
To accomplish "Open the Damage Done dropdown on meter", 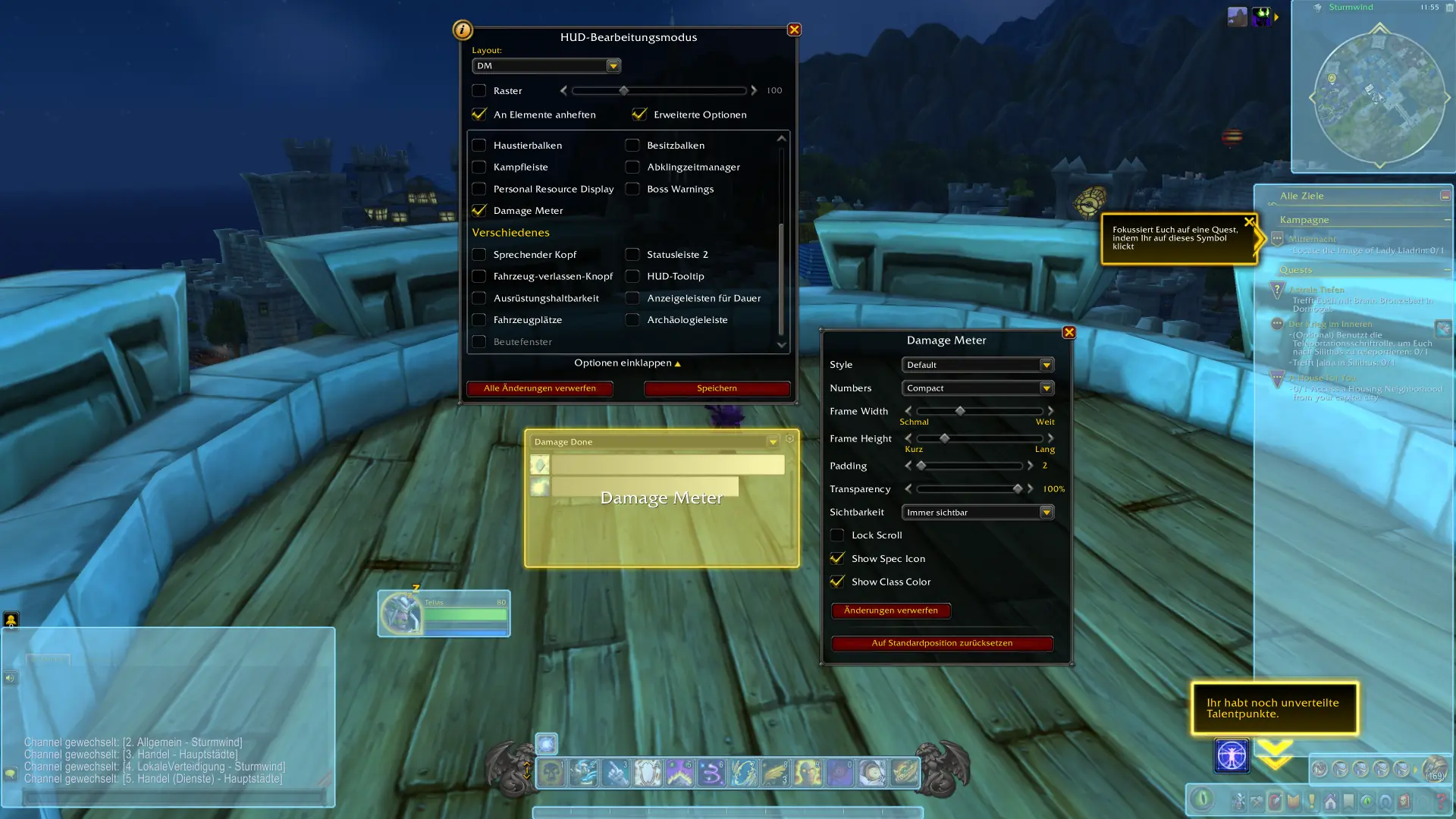I will pyautogui.click(x=772, y=441).
